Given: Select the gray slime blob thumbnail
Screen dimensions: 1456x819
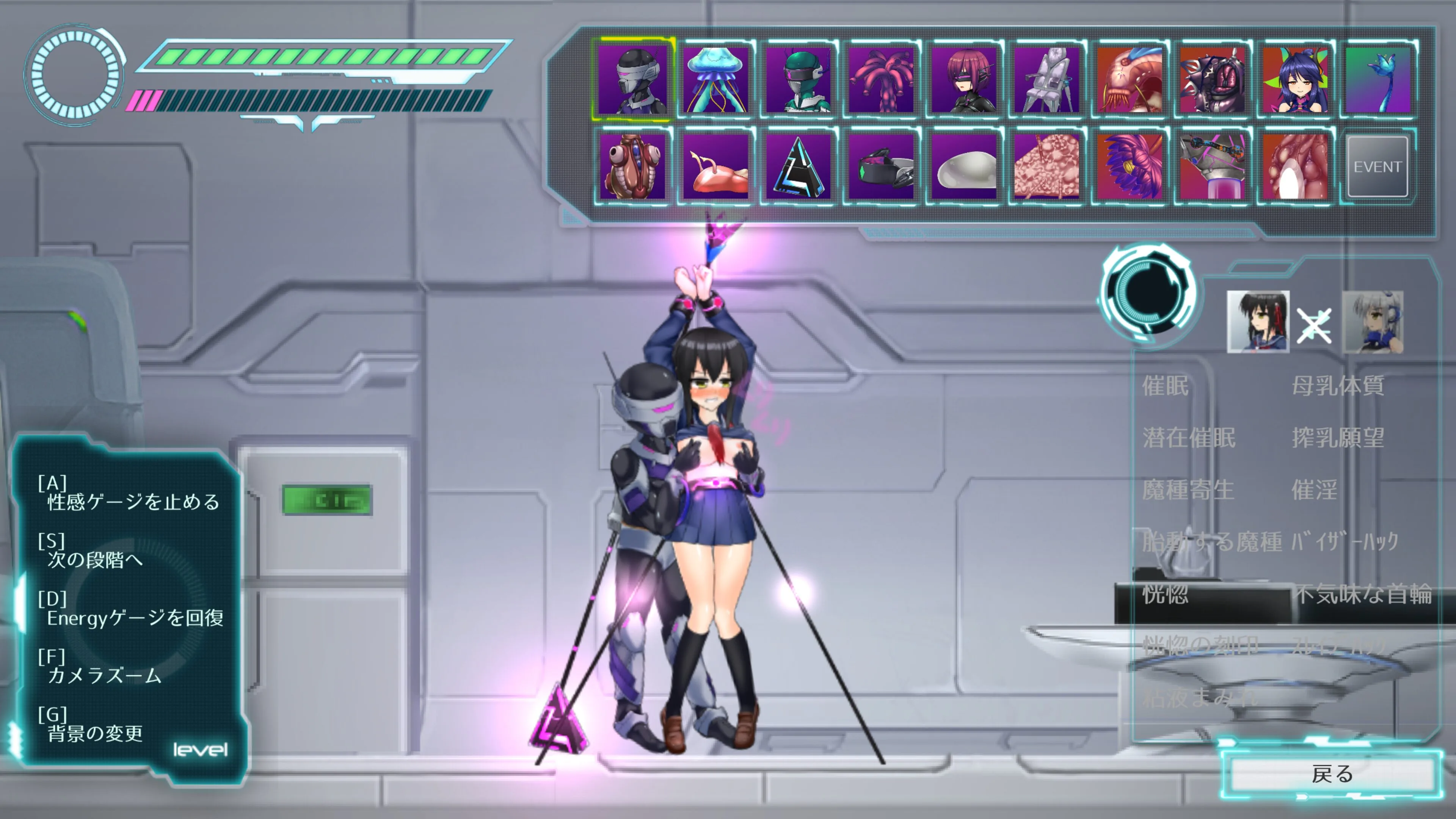Looking at the screenshot, I should [x=964, y=167].
